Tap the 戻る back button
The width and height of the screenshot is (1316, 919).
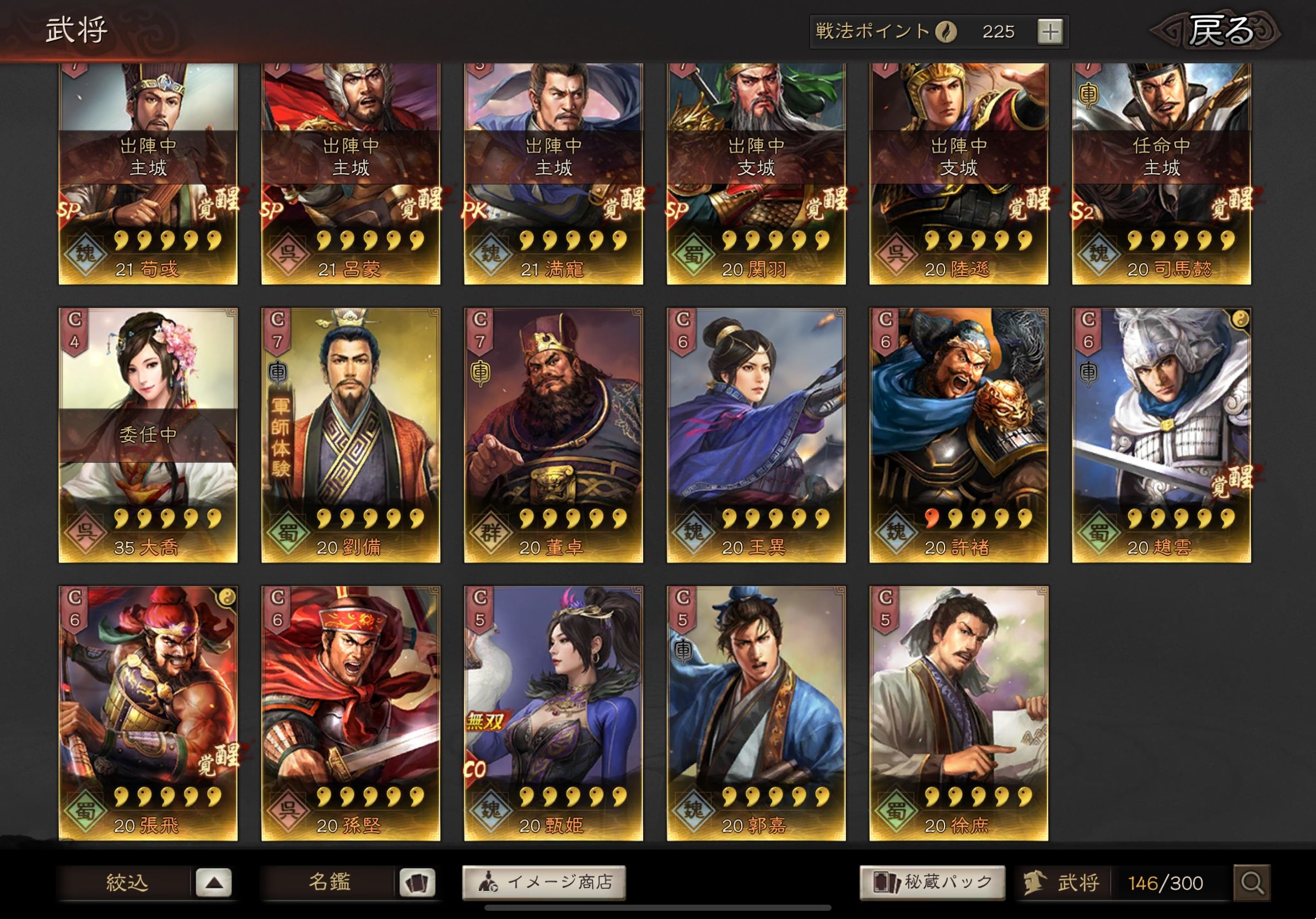[x=1217, y=31]
